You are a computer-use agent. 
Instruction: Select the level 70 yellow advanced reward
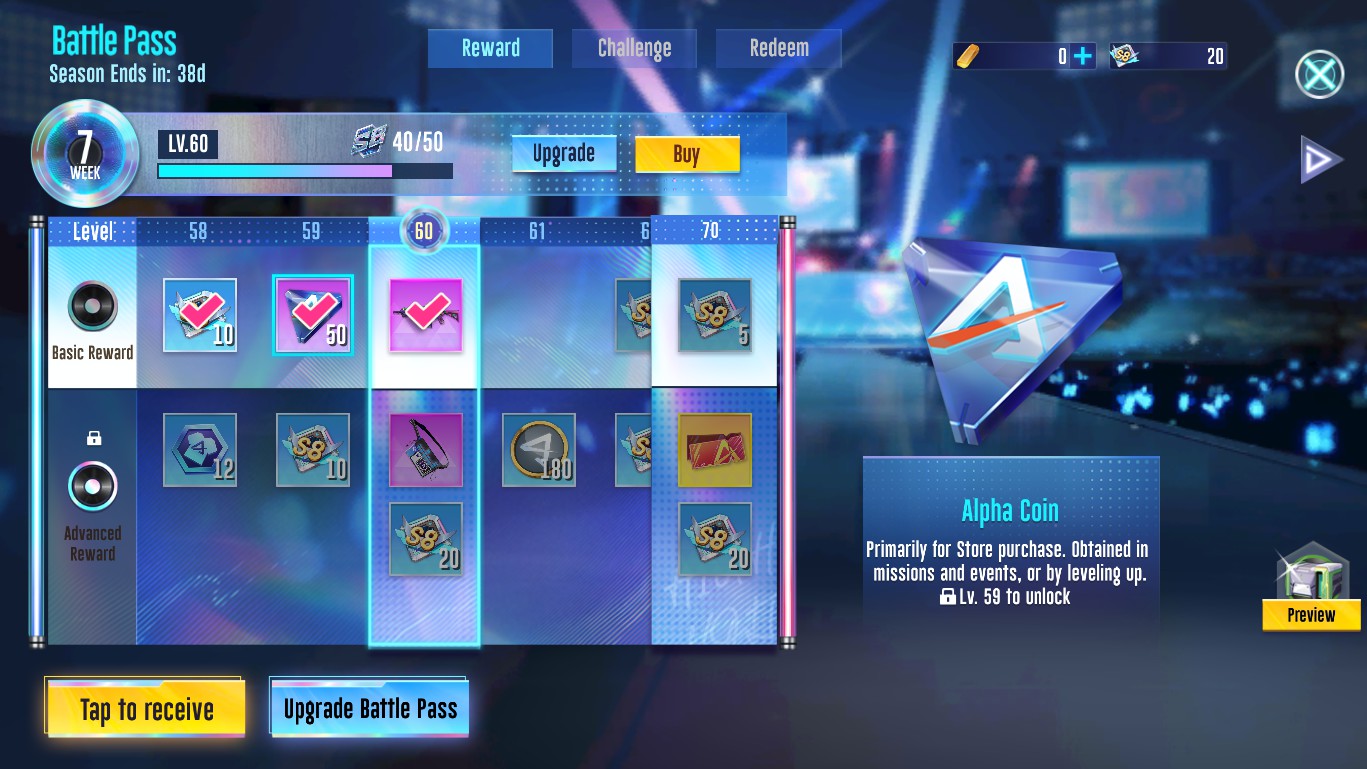pos(714,450)
